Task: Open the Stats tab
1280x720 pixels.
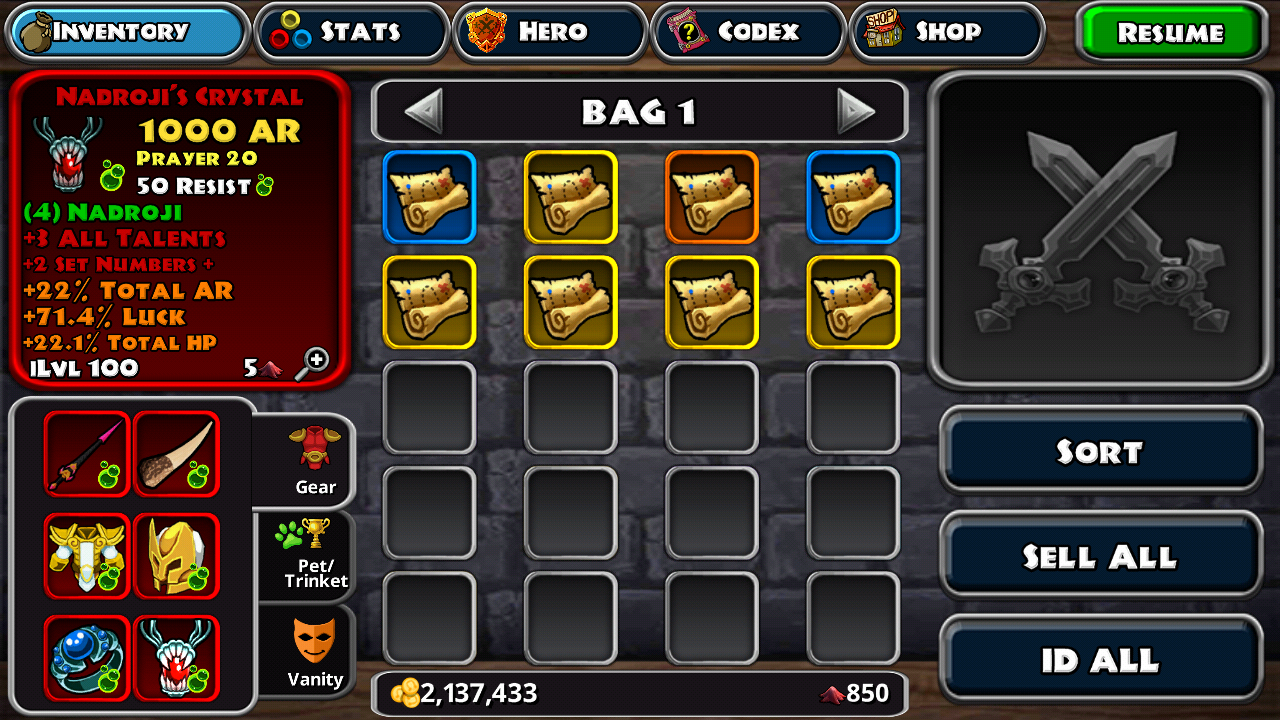Action: [352, 32]
